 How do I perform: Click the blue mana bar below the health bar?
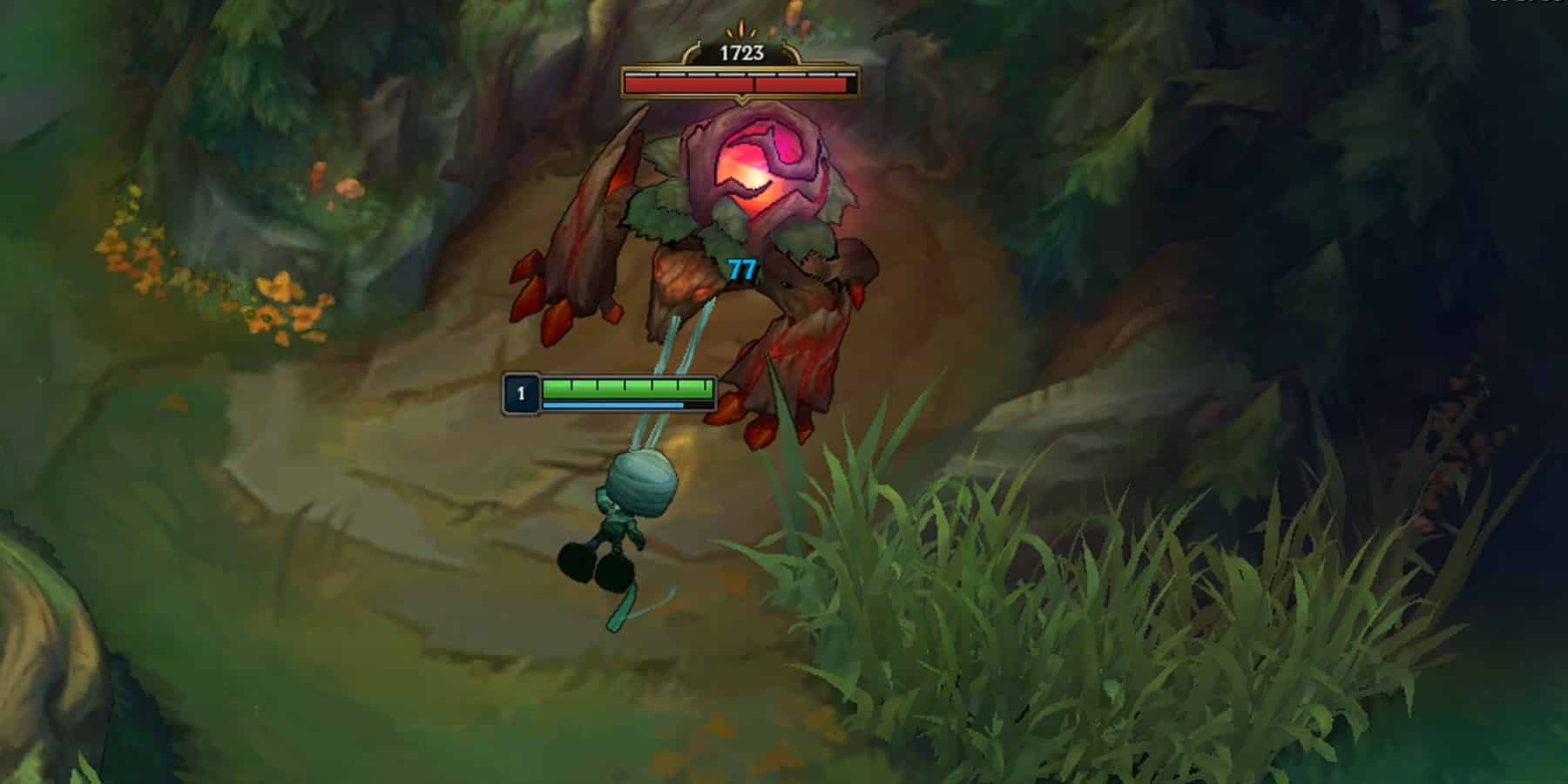tap(610, 404)
